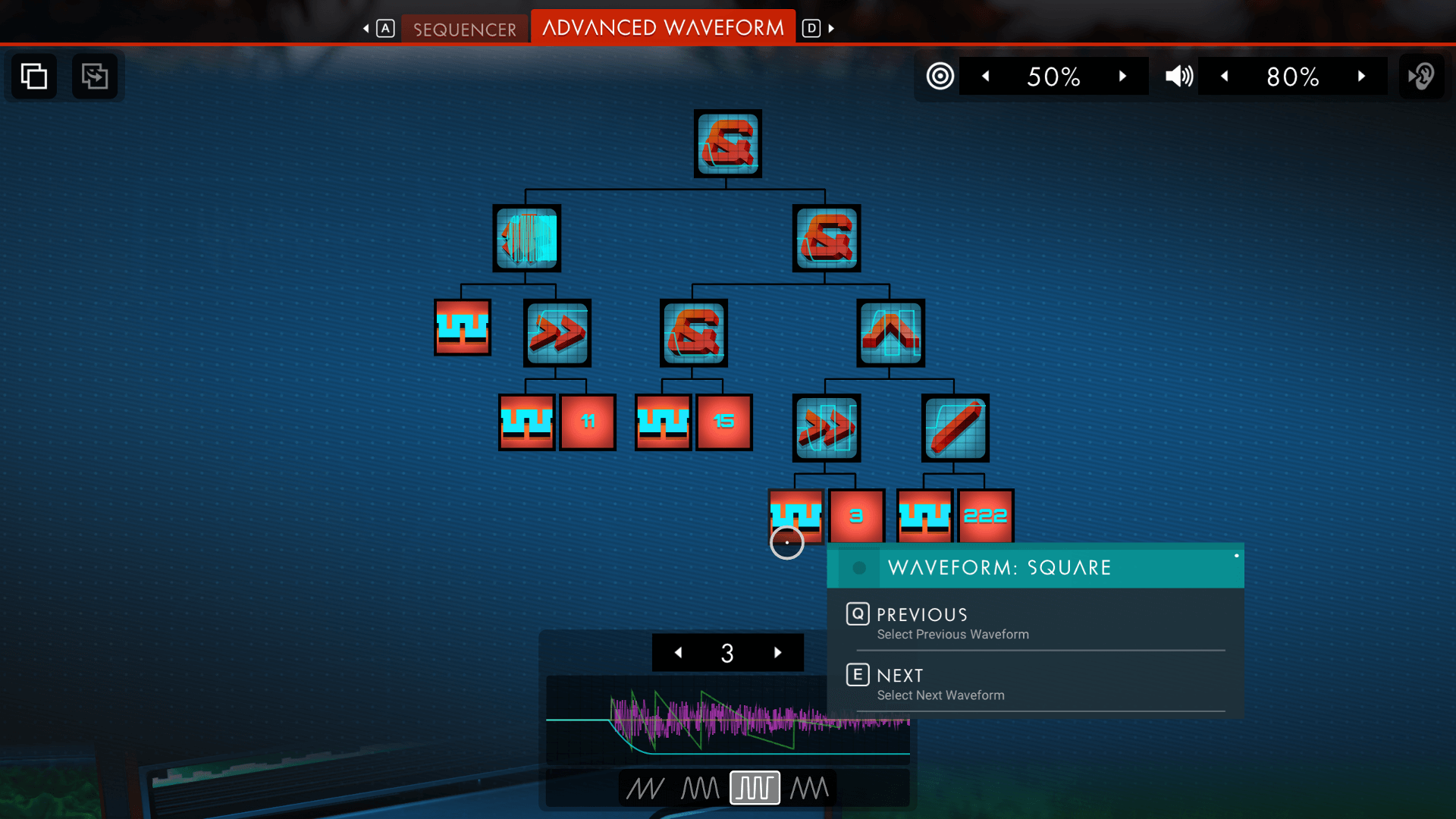Lower the 80% volume setting
Viewport: 1456px width, 819px height.
1224,76
